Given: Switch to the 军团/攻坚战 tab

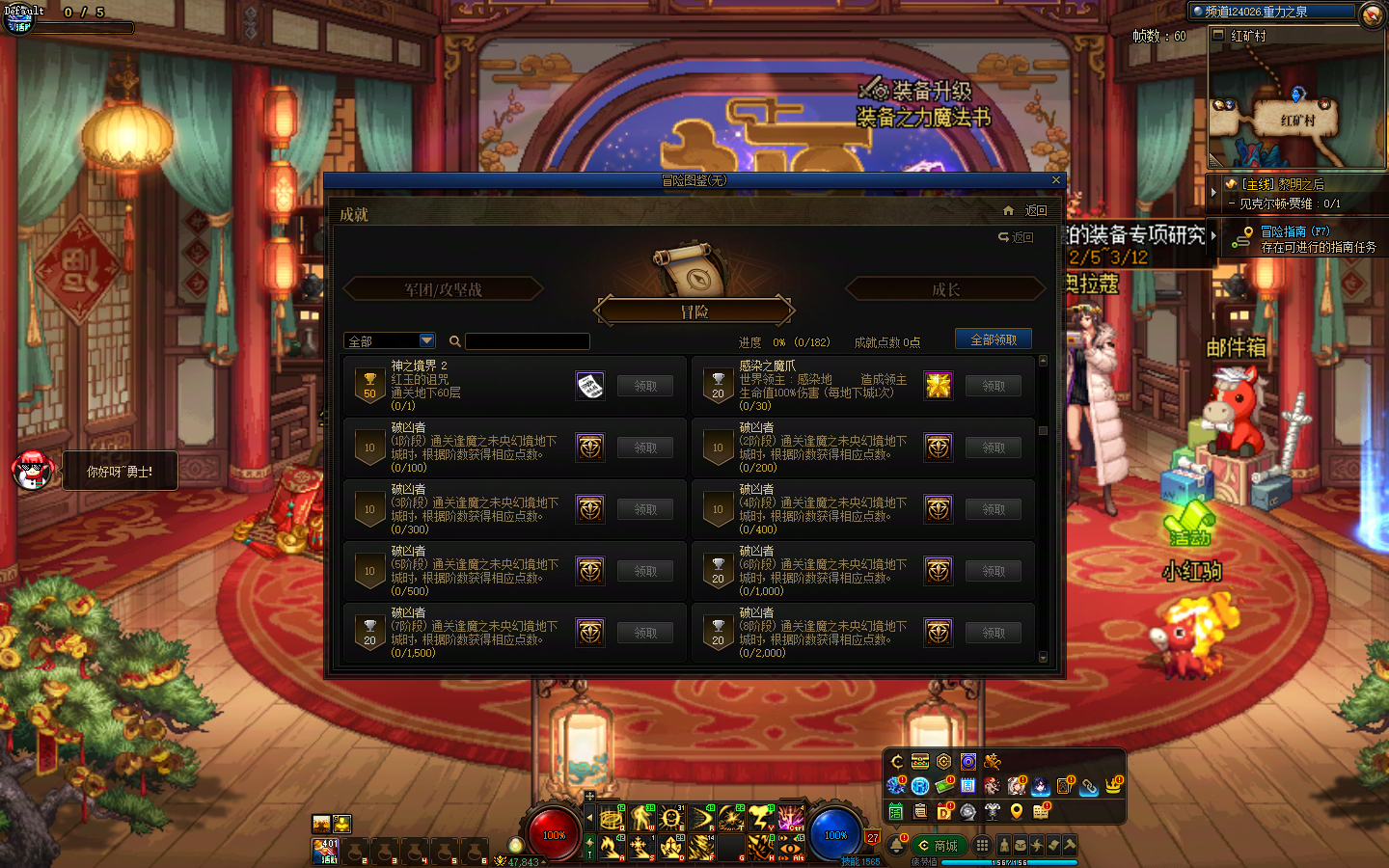Looking at the screenshot, I should tap(443, 289).
